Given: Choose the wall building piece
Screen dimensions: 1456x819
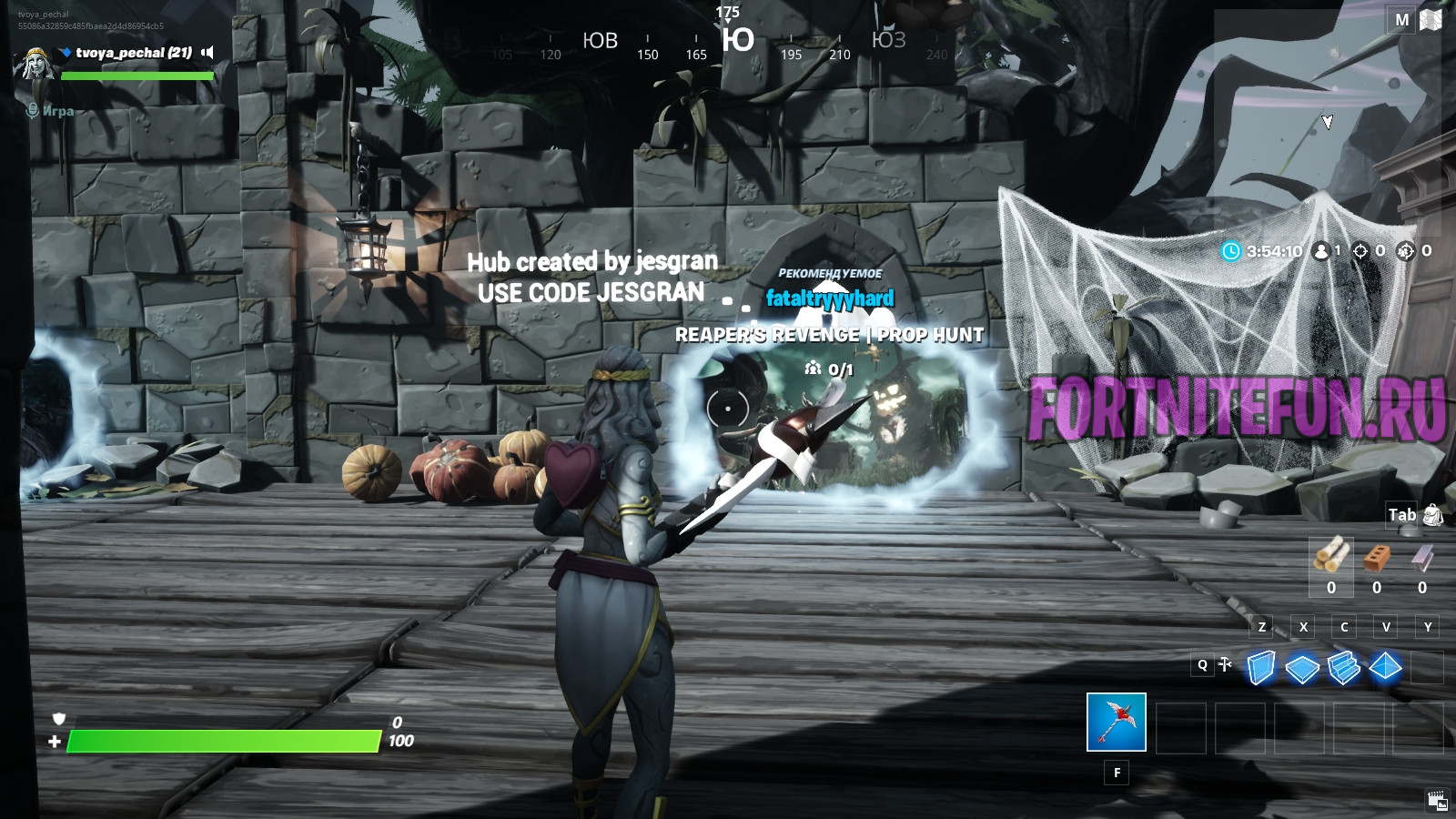Looking at the screenshot, I should (x=1260, y=668).
